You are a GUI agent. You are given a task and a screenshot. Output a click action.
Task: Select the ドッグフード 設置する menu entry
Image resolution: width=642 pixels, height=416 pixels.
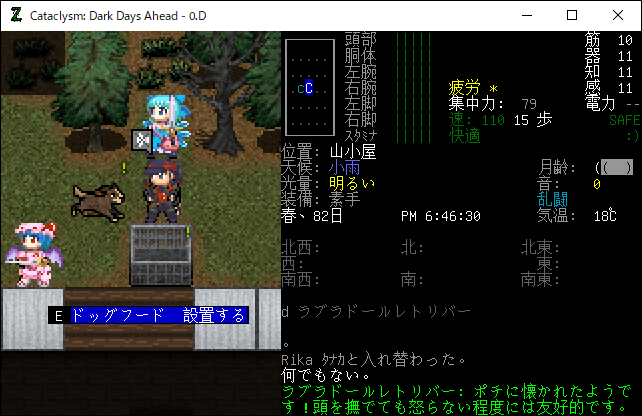157,316
